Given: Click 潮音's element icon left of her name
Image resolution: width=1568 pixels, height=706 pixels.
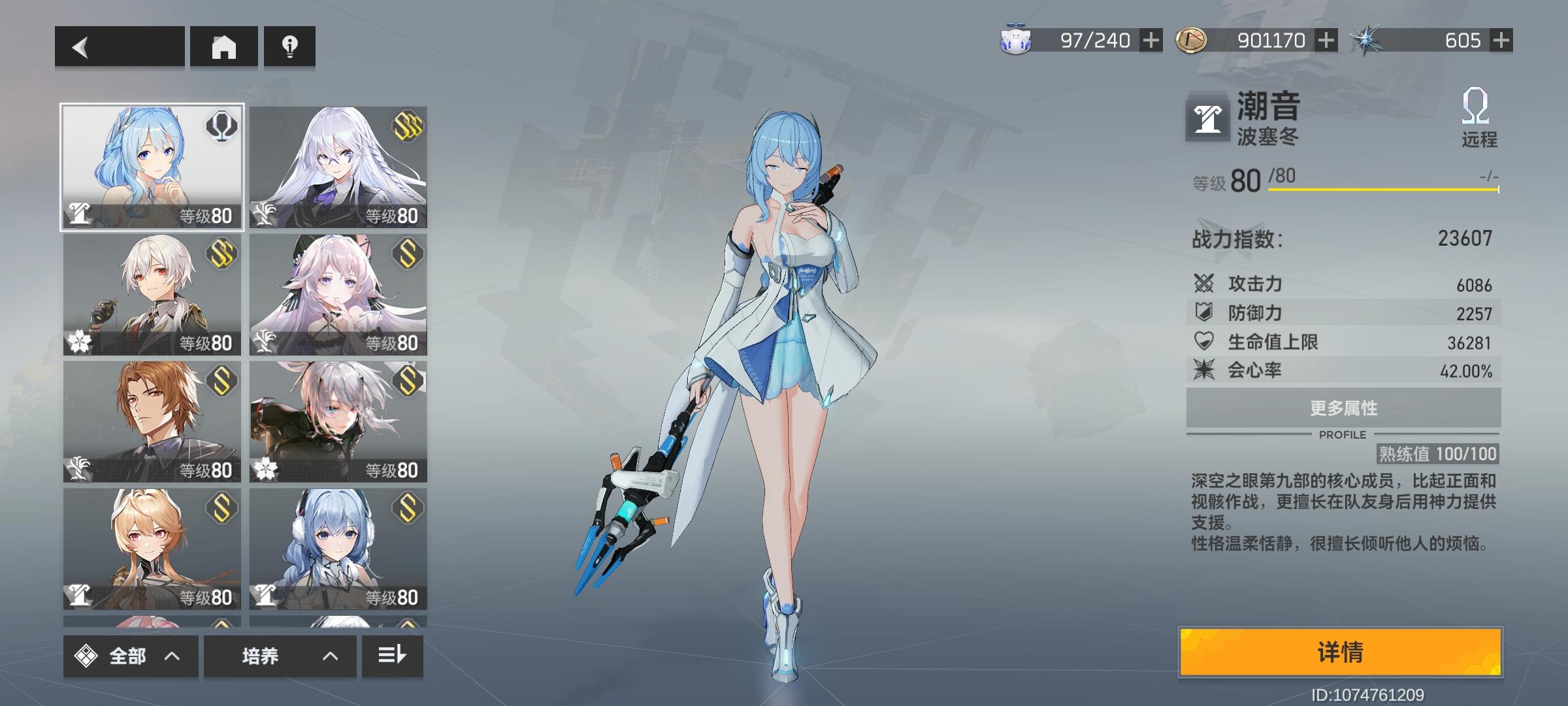Looking at the screenshot, I should click(x=1209, y=120).
